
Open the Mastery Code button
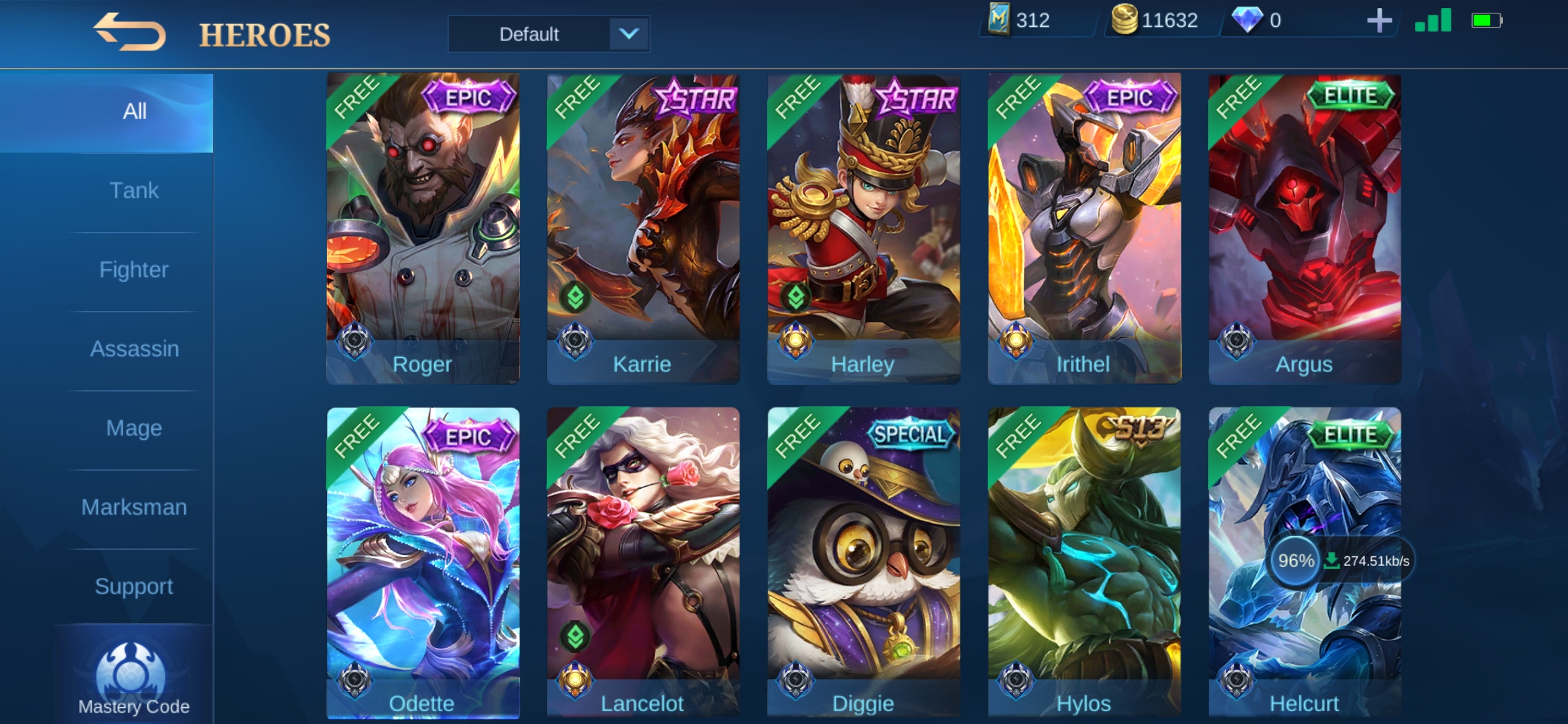[x=133, y=678]
